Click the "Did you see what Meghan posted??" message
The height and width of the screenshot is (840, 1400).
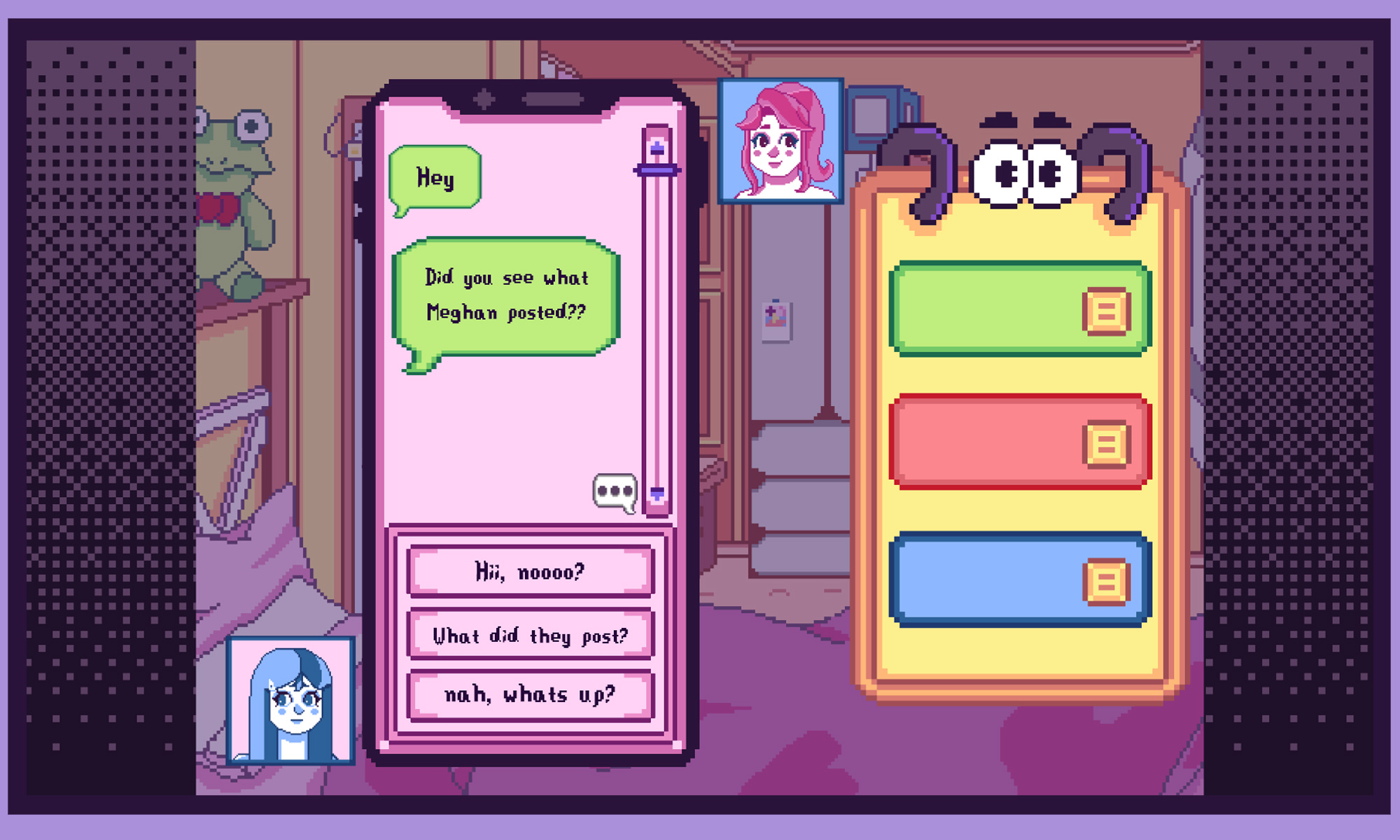(506, 296)
